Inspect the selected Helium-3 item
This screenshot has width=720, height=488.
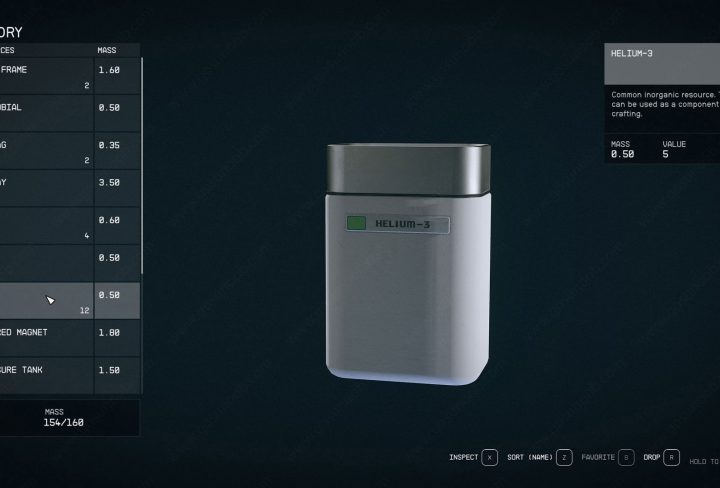(489, 457)
